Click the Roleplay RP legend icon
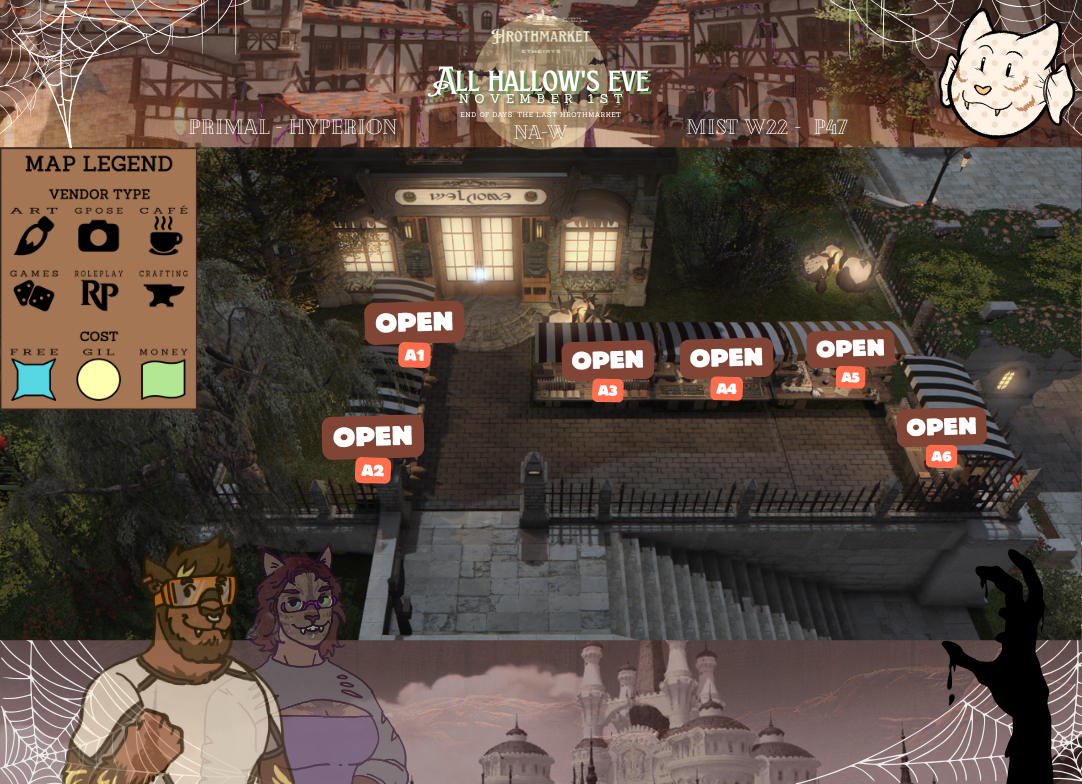This screenshot has width=1082, height=784. click(x=98, y=294)
